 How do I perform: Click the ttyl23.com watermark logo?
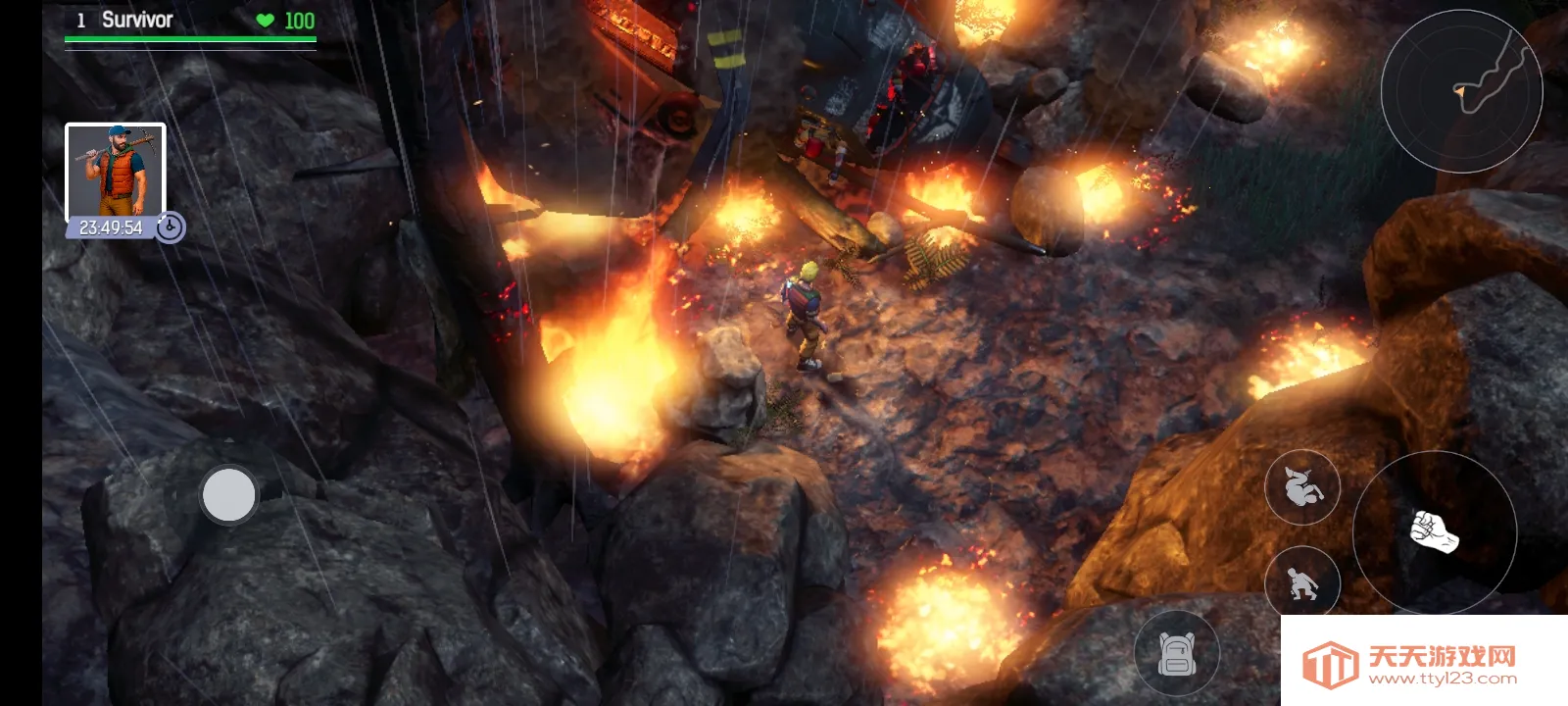coord(1411,663)
